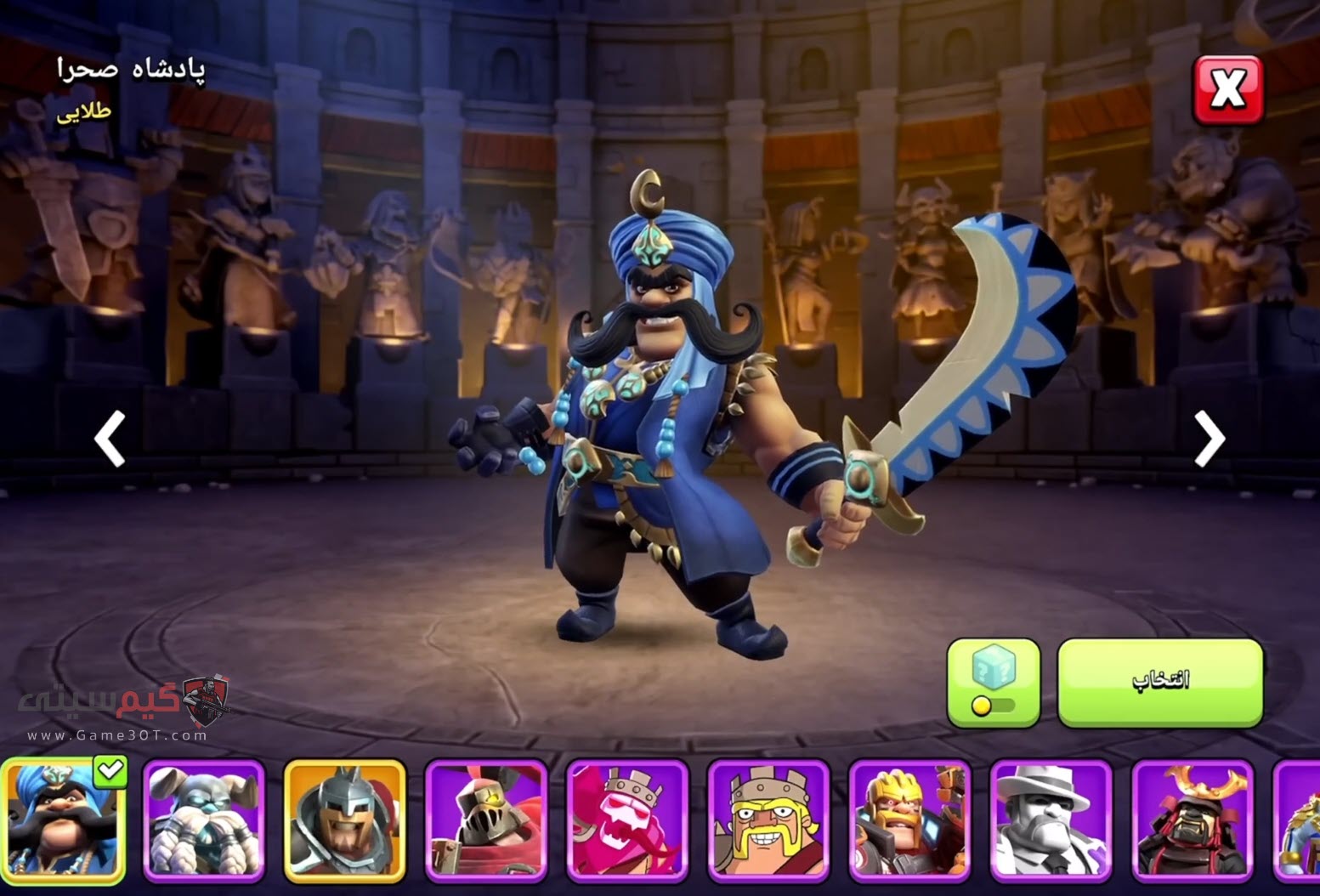Choose the white-hat gangster king skin

point(1051,821)
